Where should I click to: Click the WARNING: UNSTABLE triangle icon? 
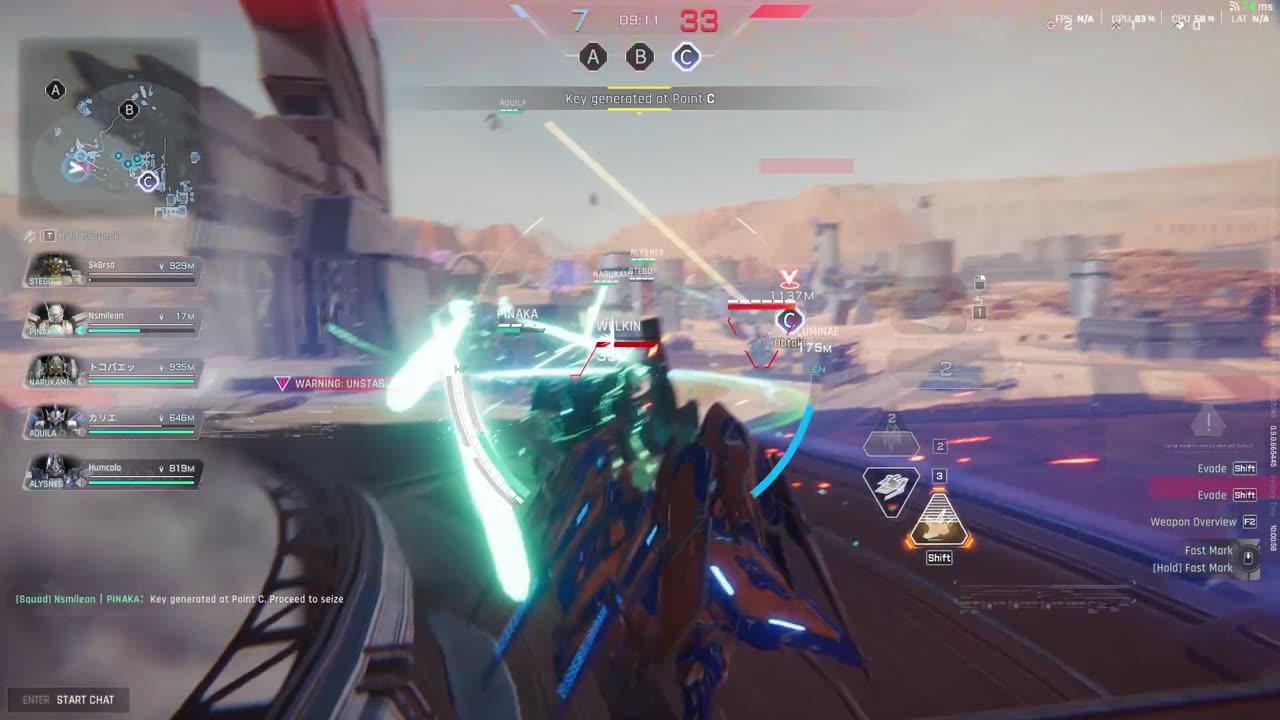point(281,382)
